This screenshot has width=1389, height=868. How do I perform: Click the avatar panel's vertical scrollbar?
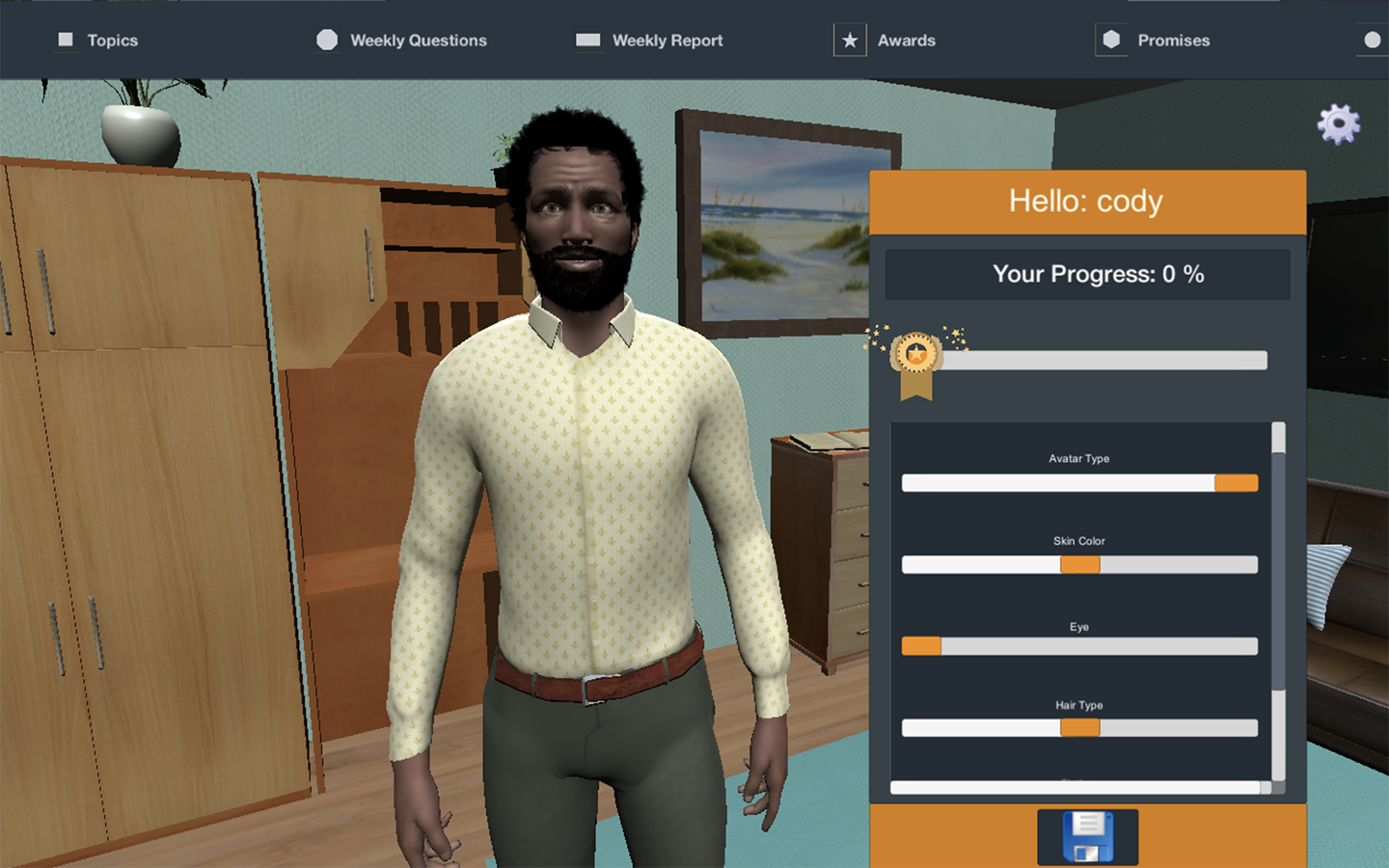[x=1278, y=571]
